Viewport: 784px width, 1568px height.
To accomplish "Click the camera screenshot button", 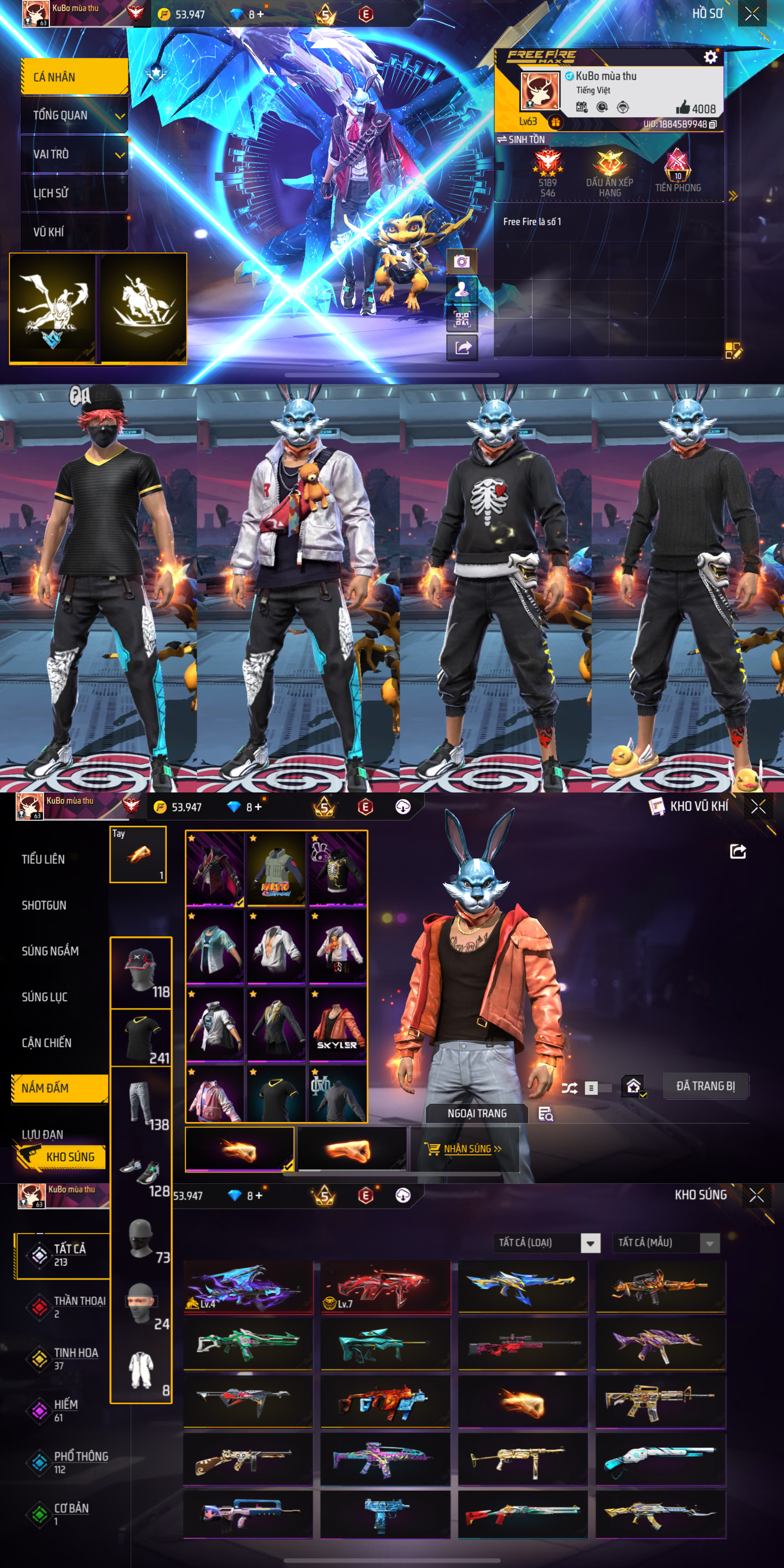I will [462, 262].
